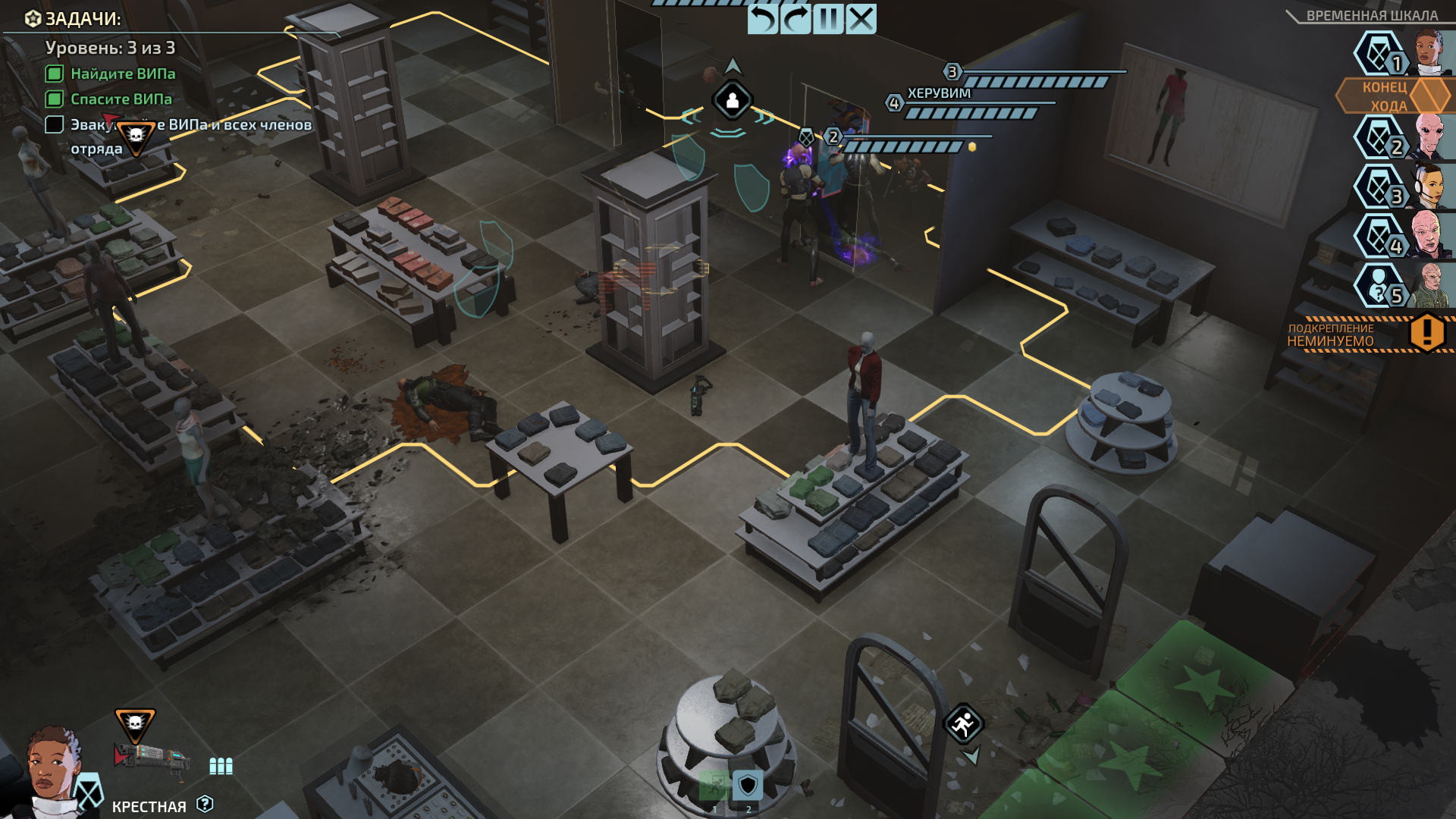This screenshot has width=1456, height=819.
Task: Click the redo arrow button
Action: click(795, 19)
